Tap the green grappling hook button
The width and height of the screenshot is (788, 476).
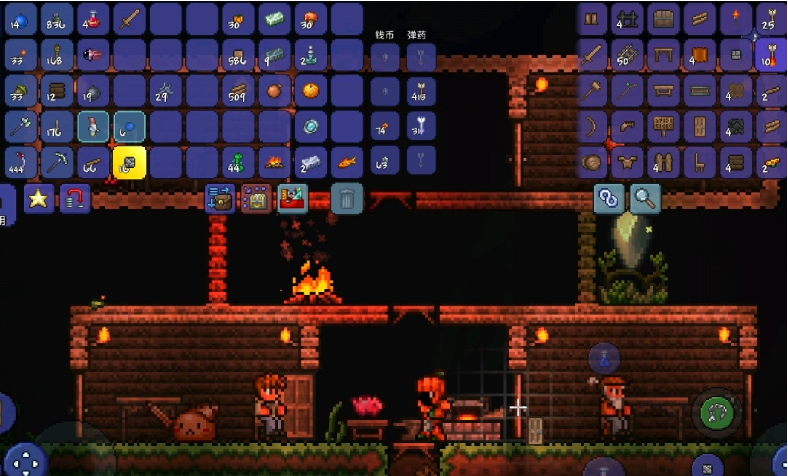click(x=716, y=411)
